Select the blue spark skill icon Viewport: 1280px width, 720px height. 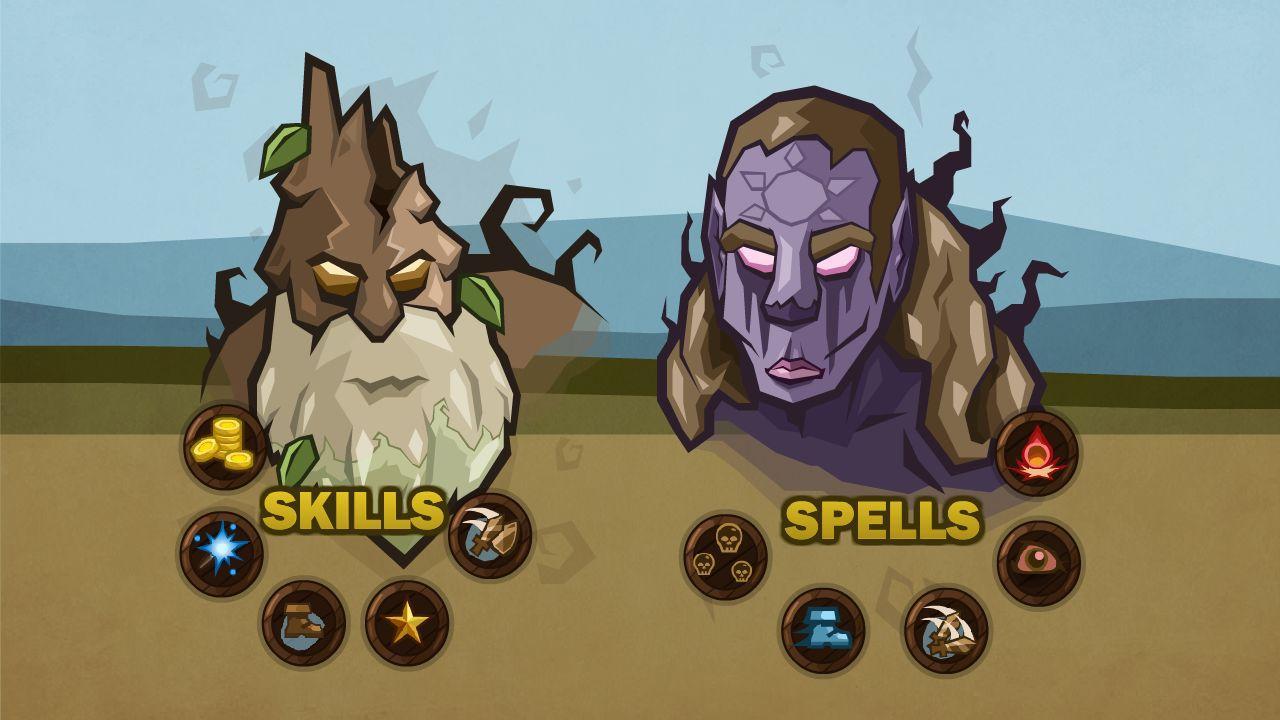click(x=224, y=547)
